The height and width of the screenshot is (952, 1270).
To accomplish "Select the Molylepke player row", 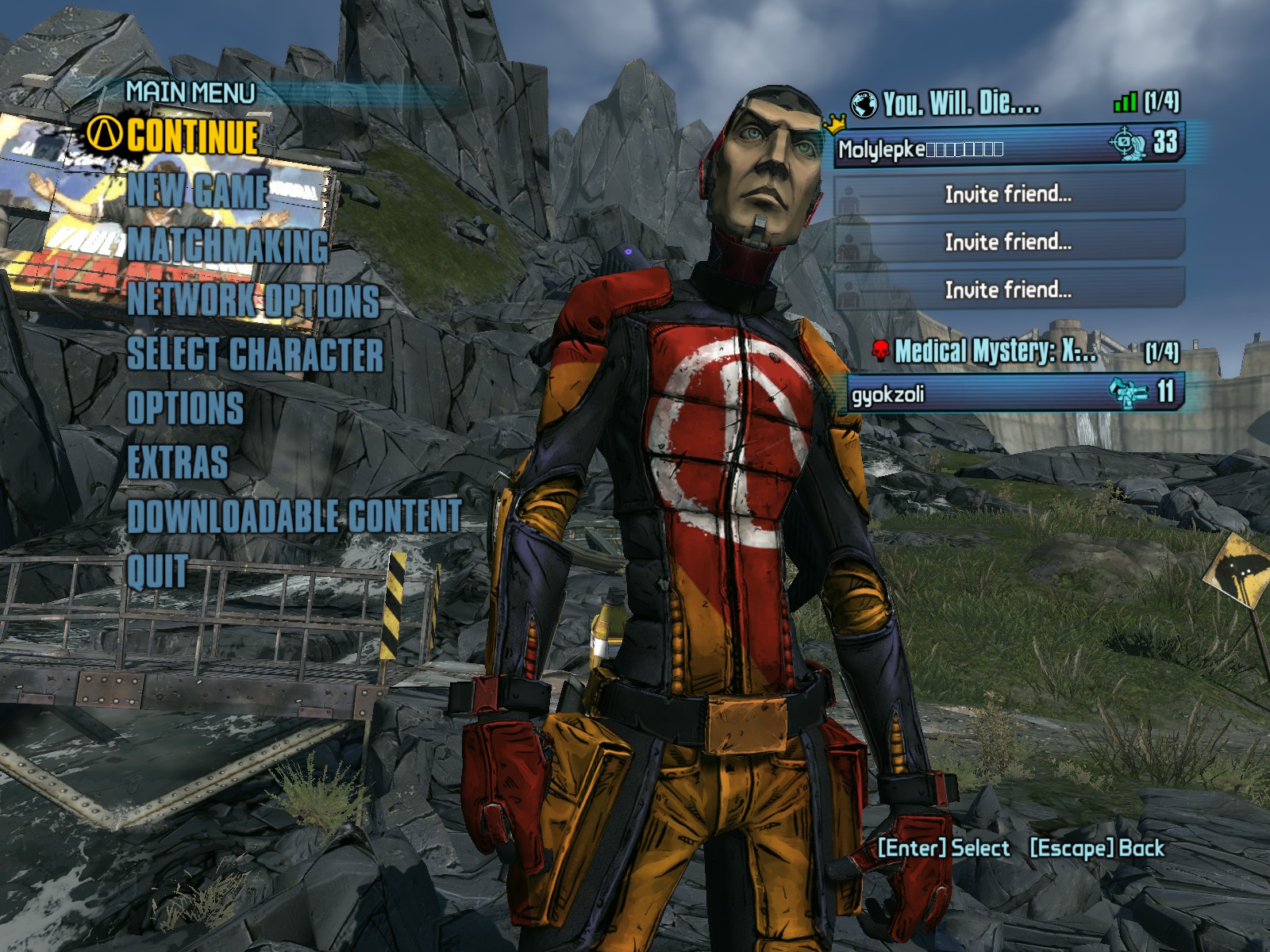I will pos(1008,146).
